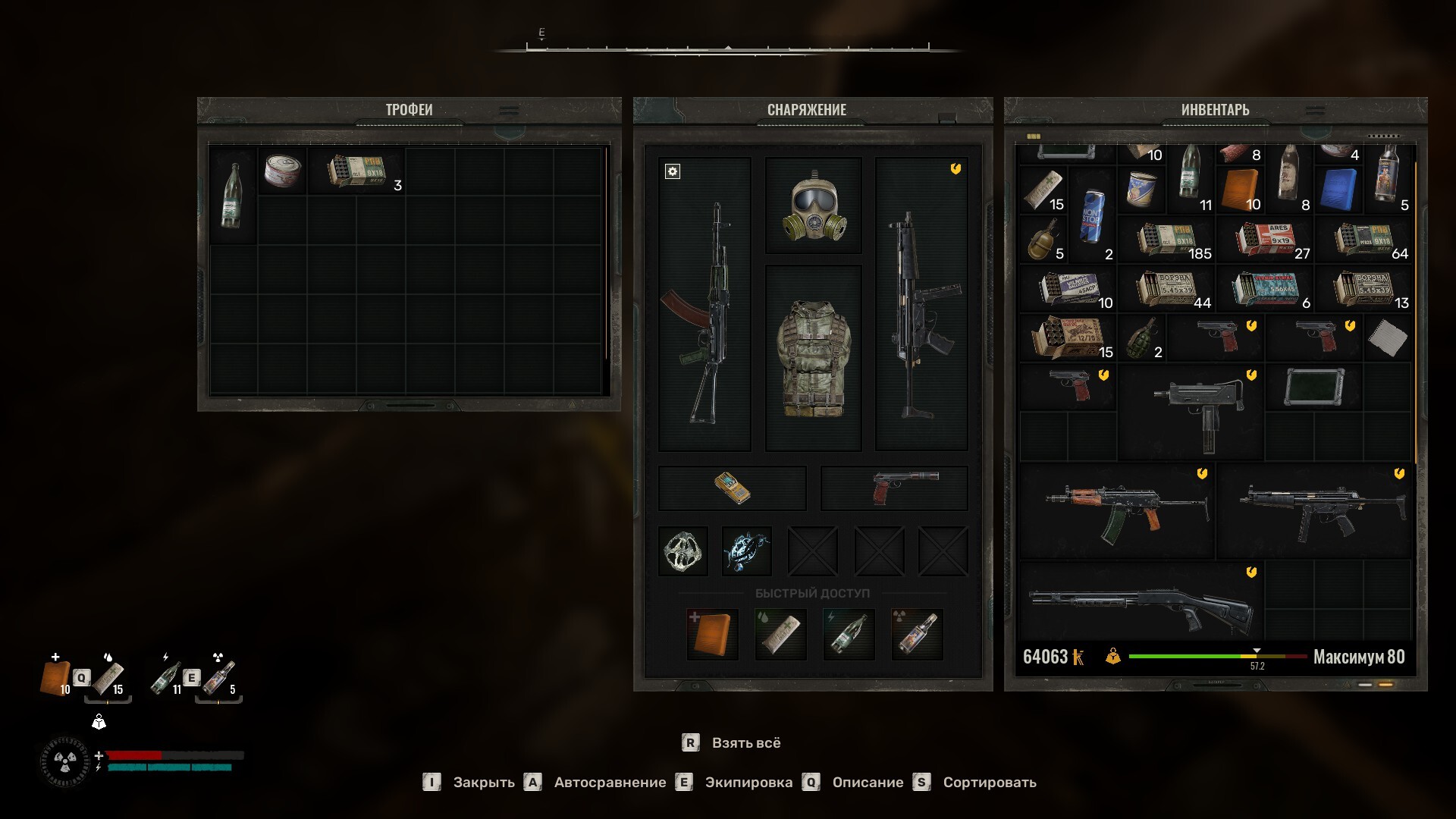Select the equipped suppressed pistol slot
Screen dimensions: 1456x819
895,488
